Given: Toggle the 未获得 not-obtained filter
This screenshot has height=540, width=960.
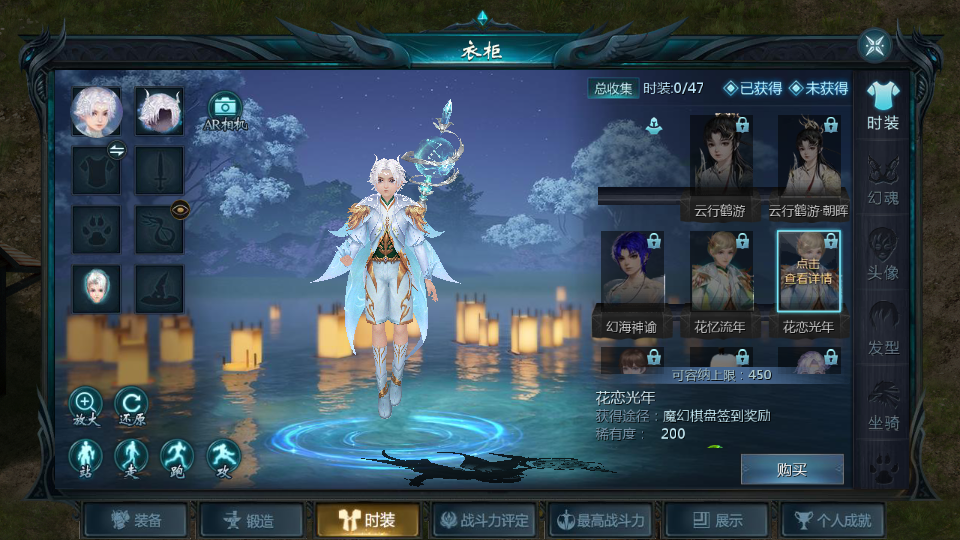Looking at the screenshot, I should coord(818,88).
